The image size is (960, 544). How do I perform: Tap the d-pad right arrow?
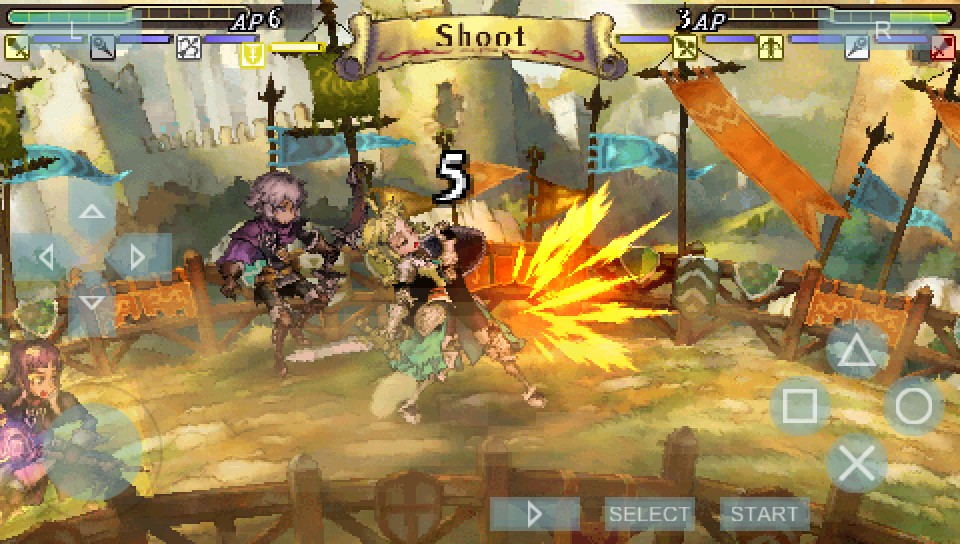tap(137, 257)
